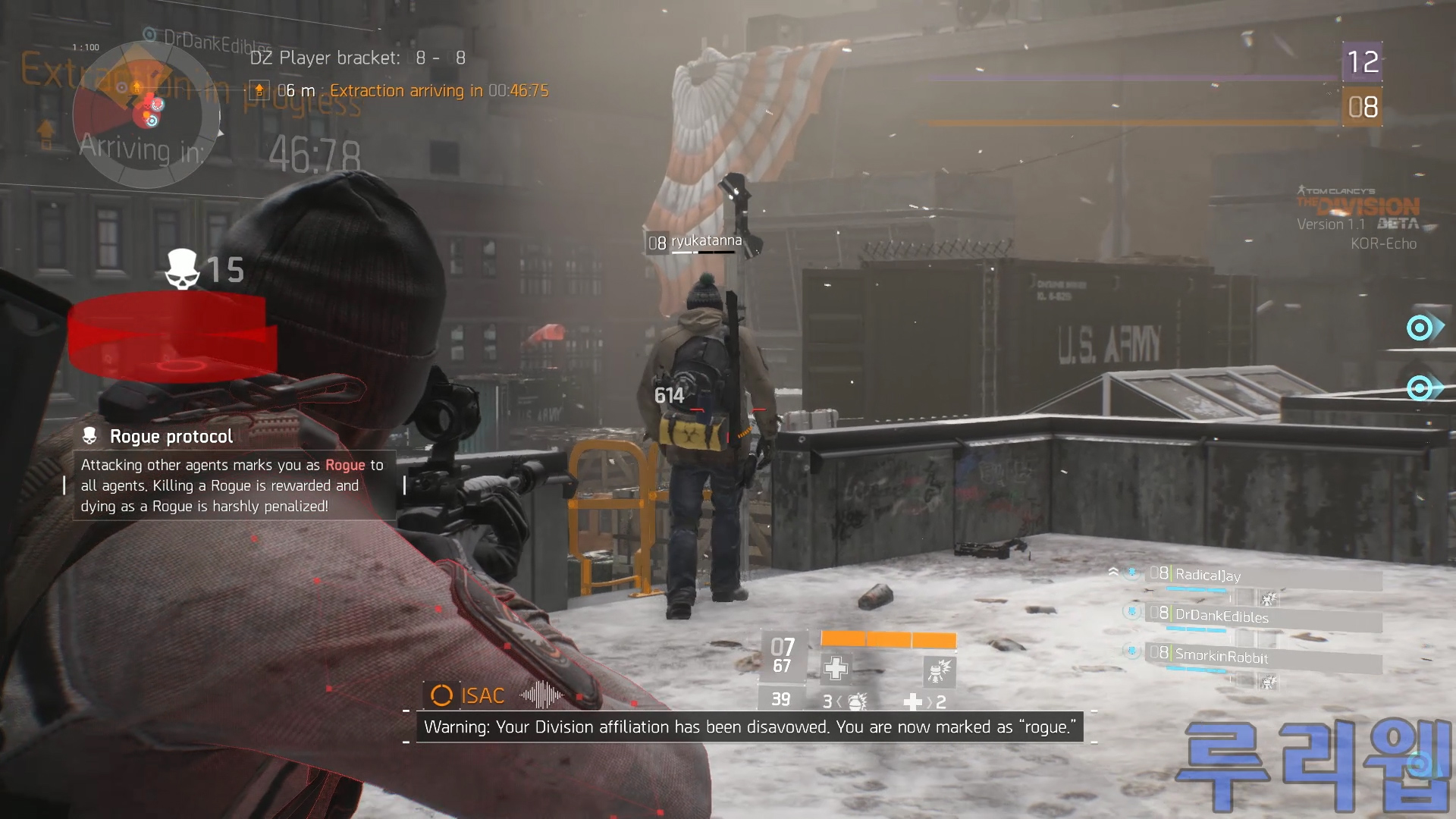Click the Rogue protocol tip header
This screenshot has height=819, width=1456.
tap(171, 437)
